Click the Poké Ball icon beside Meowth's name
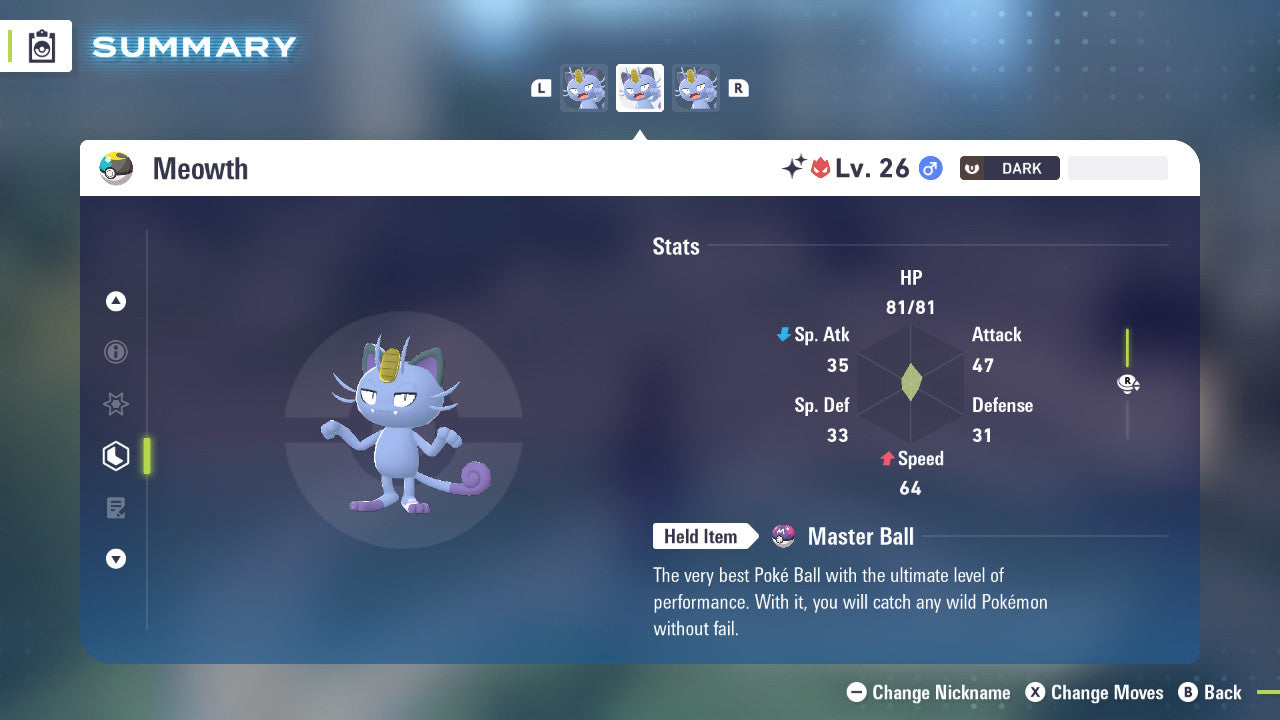This screenshot has width=1280, height=720. pyautogui.click(x=116, y=168)
